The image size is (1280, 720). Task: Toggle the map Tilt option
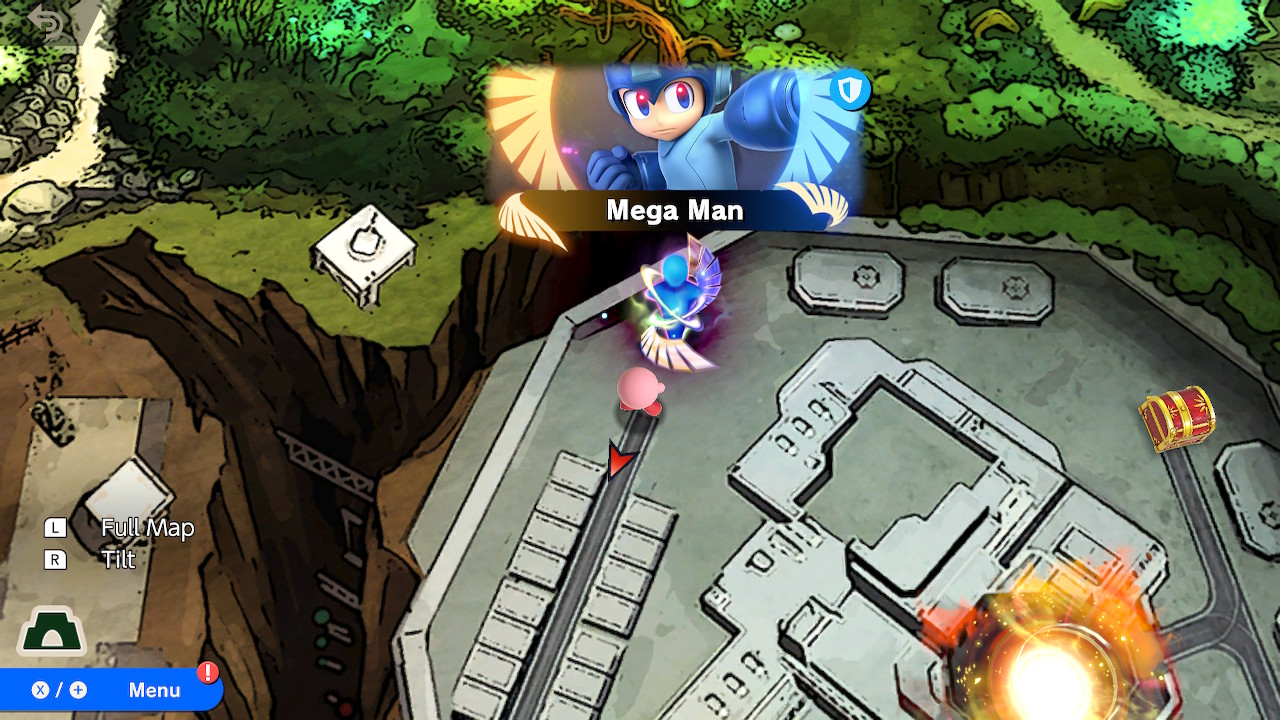117,560
